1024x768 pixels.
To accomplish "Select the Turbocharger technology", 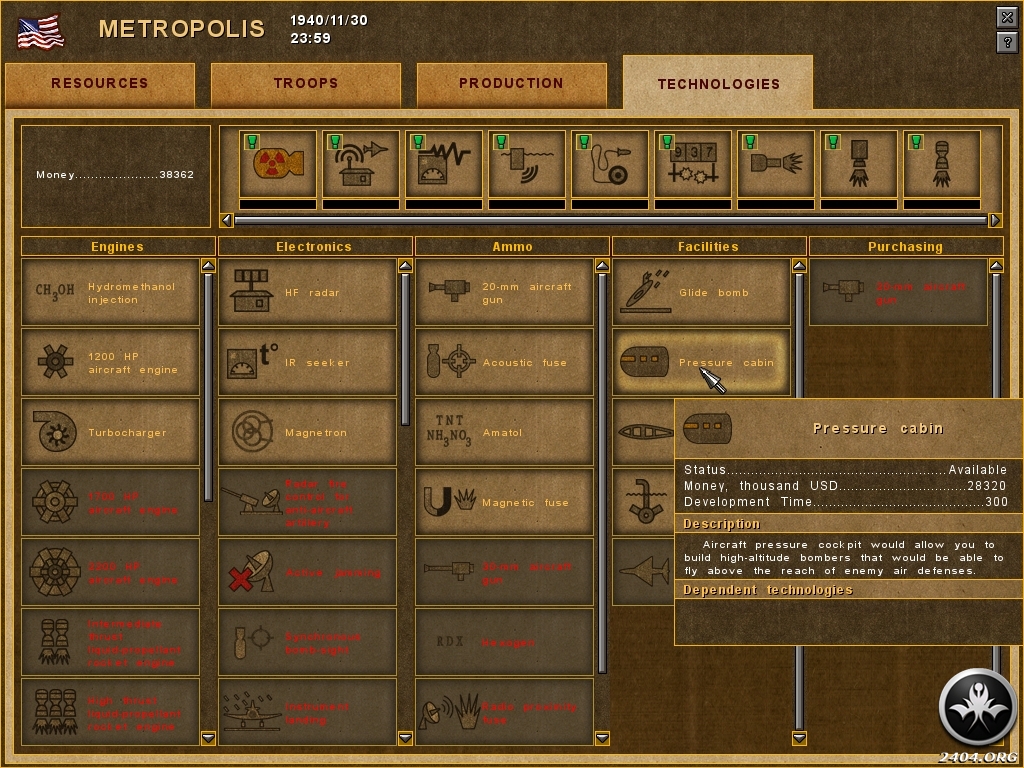I will point(111,433).
